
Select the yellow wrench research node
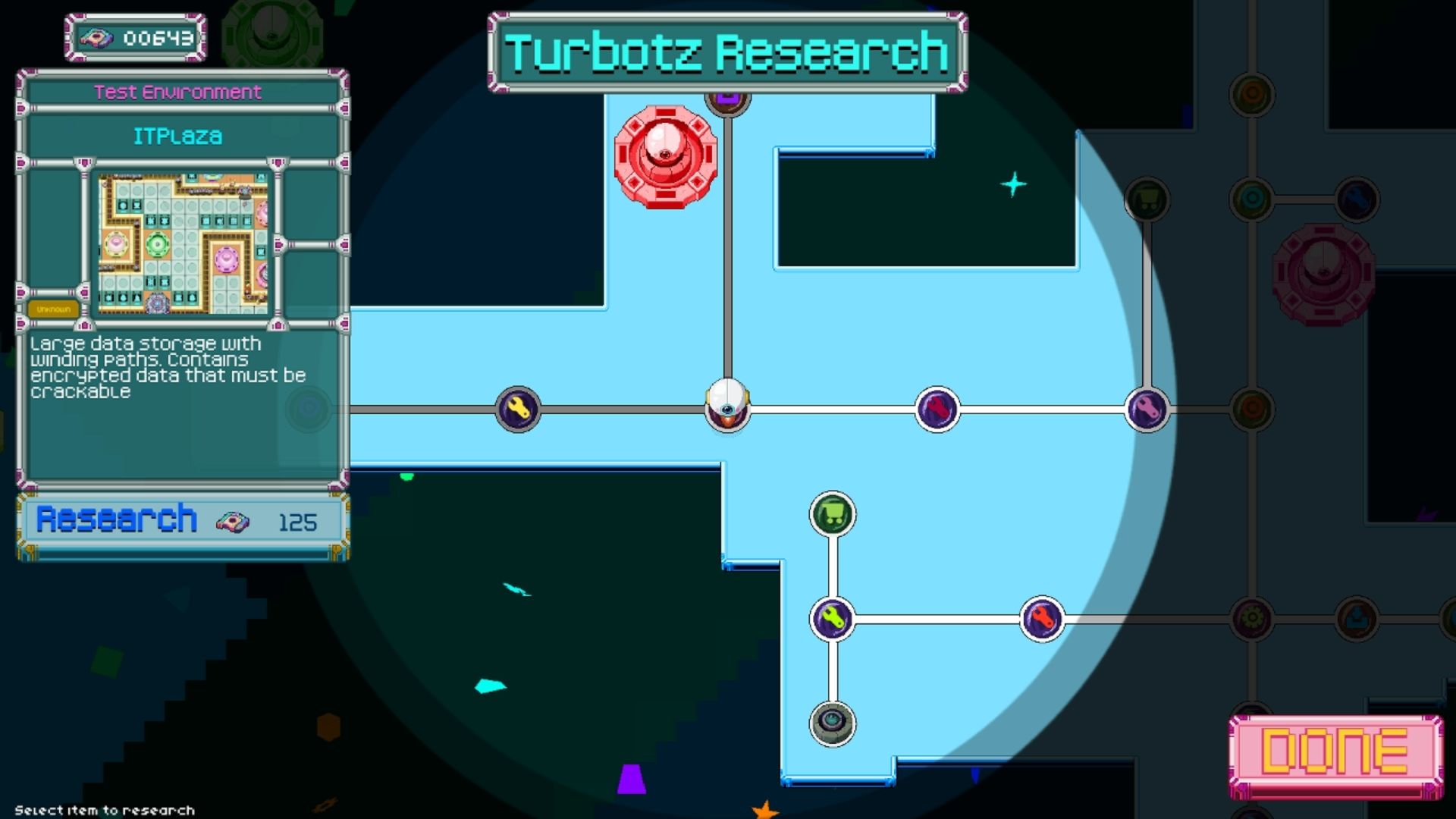click(518, 409)
